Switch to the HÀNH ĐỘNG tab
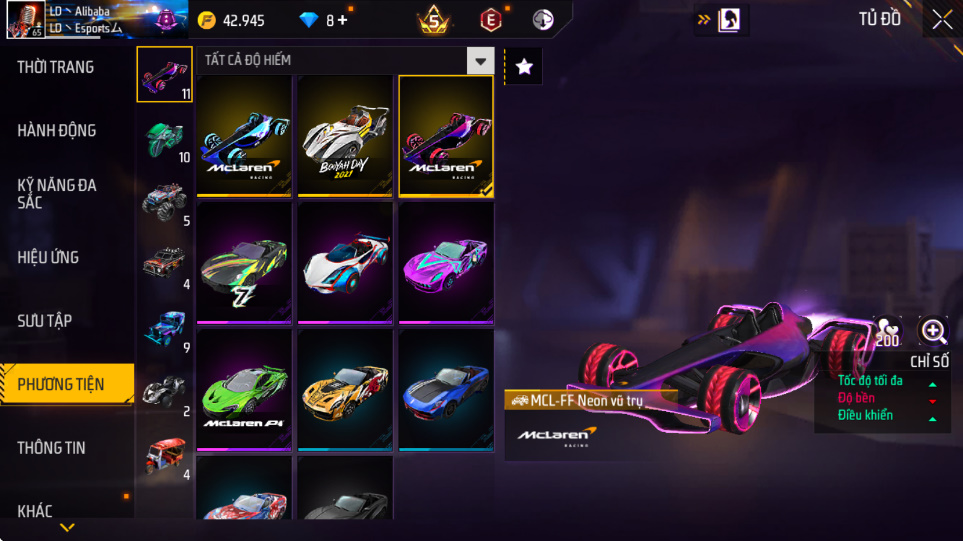 57,130
